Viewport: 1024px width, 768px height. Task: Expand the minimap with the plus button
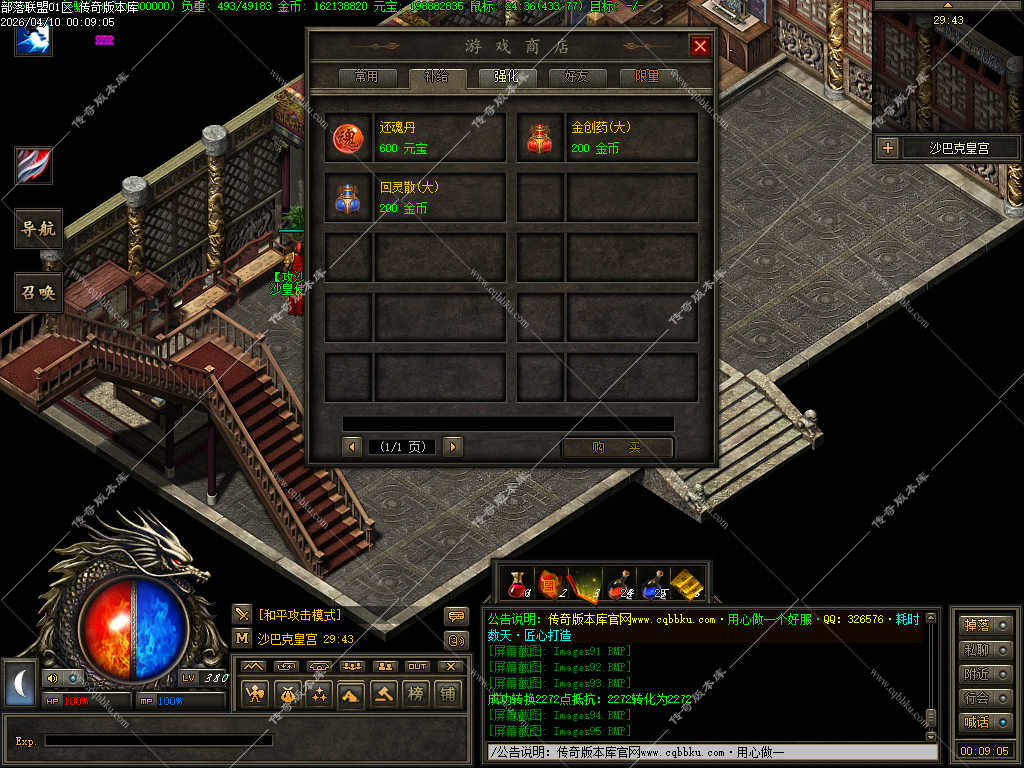pyautogui.click(x=888, y=149)
